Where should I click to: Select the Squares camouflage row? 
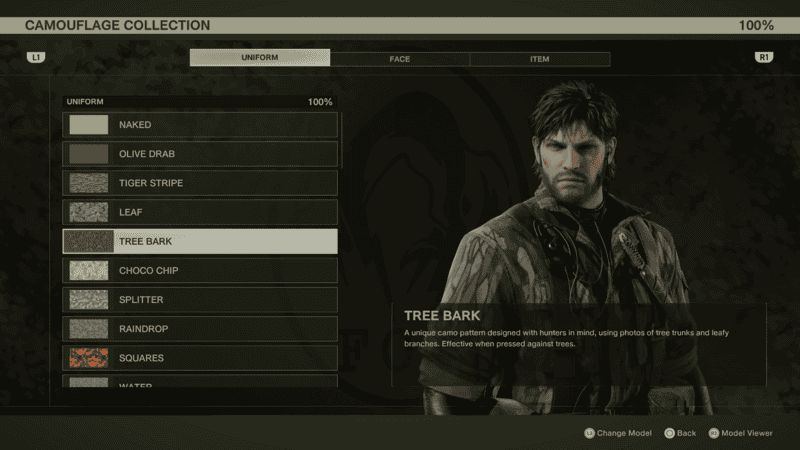(x=200, y=357)
